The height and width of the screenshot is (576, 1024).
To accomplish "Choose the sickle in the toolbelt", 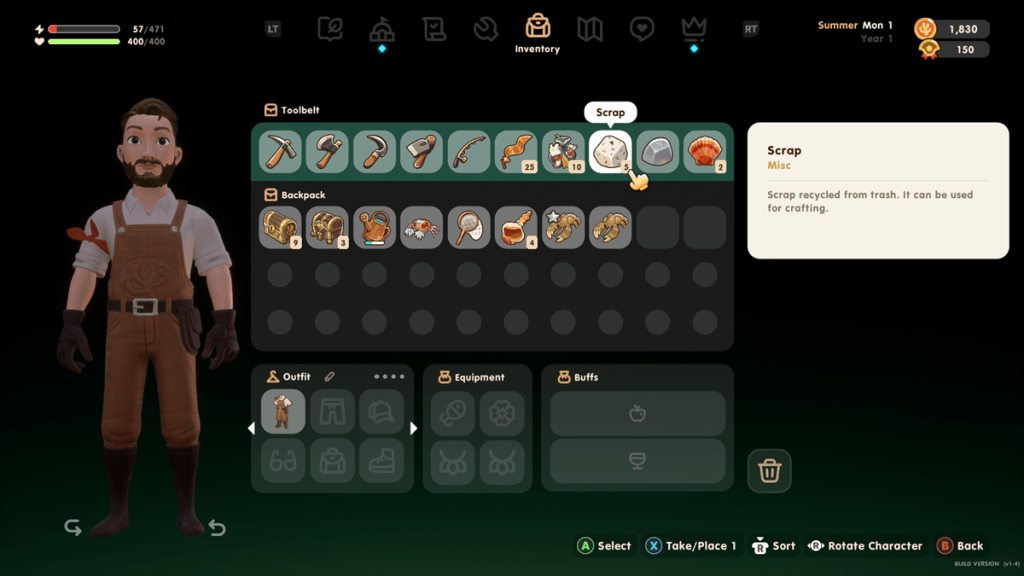I will 374,152.
